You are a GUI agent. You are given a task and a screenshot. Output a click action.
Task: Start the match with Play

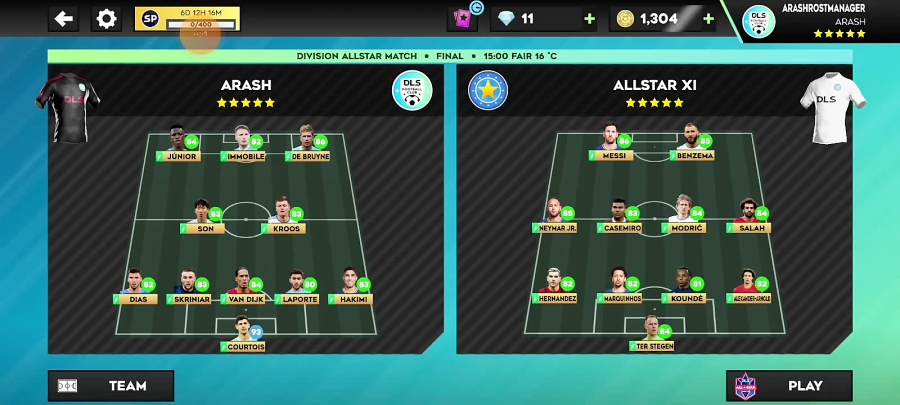pos(789,386)
